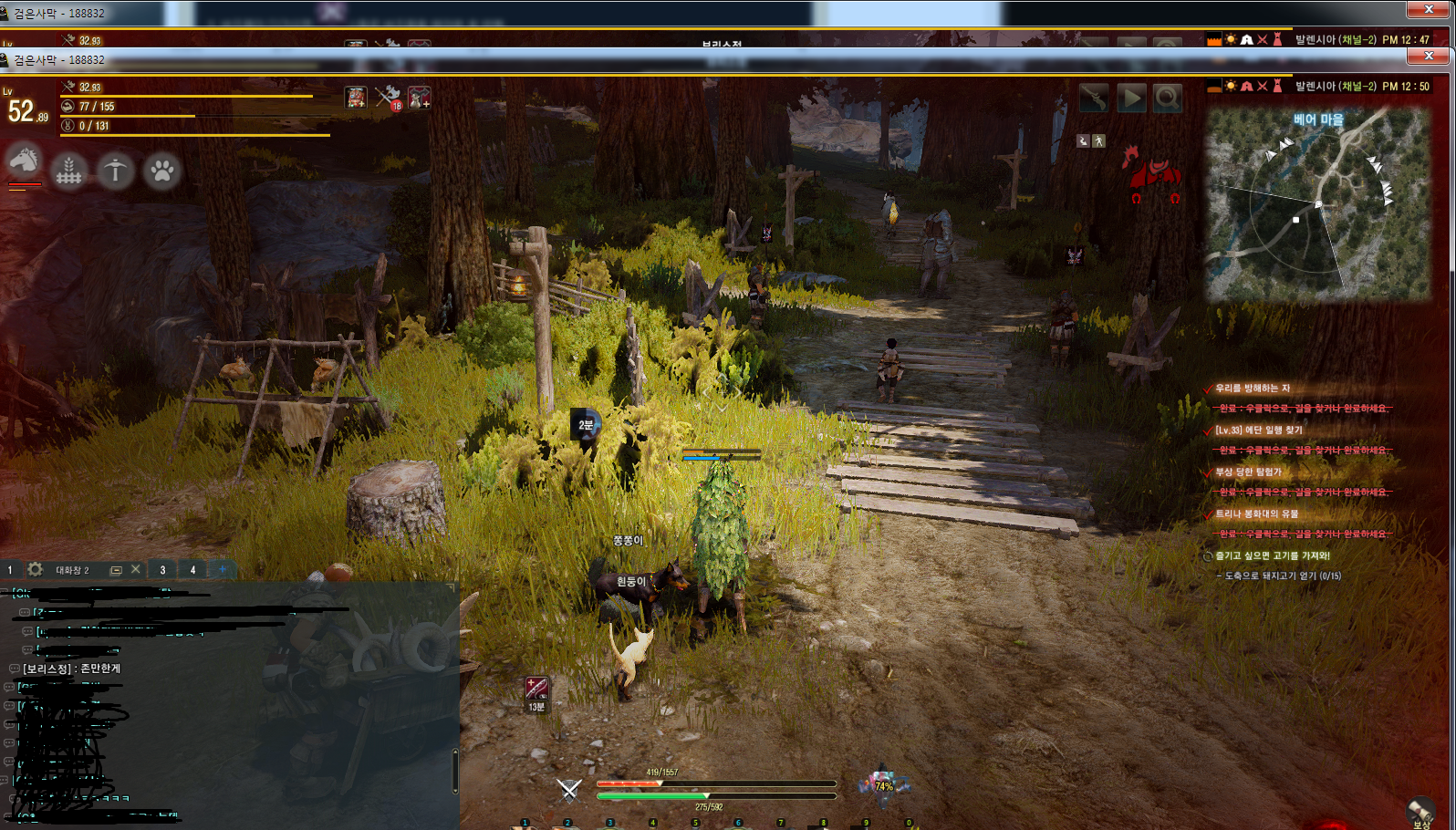Image resolution: width=1456 pixels, height=830 pixels.
Task: Click the 베어 마을 minimap
Action: point(1317,204)
